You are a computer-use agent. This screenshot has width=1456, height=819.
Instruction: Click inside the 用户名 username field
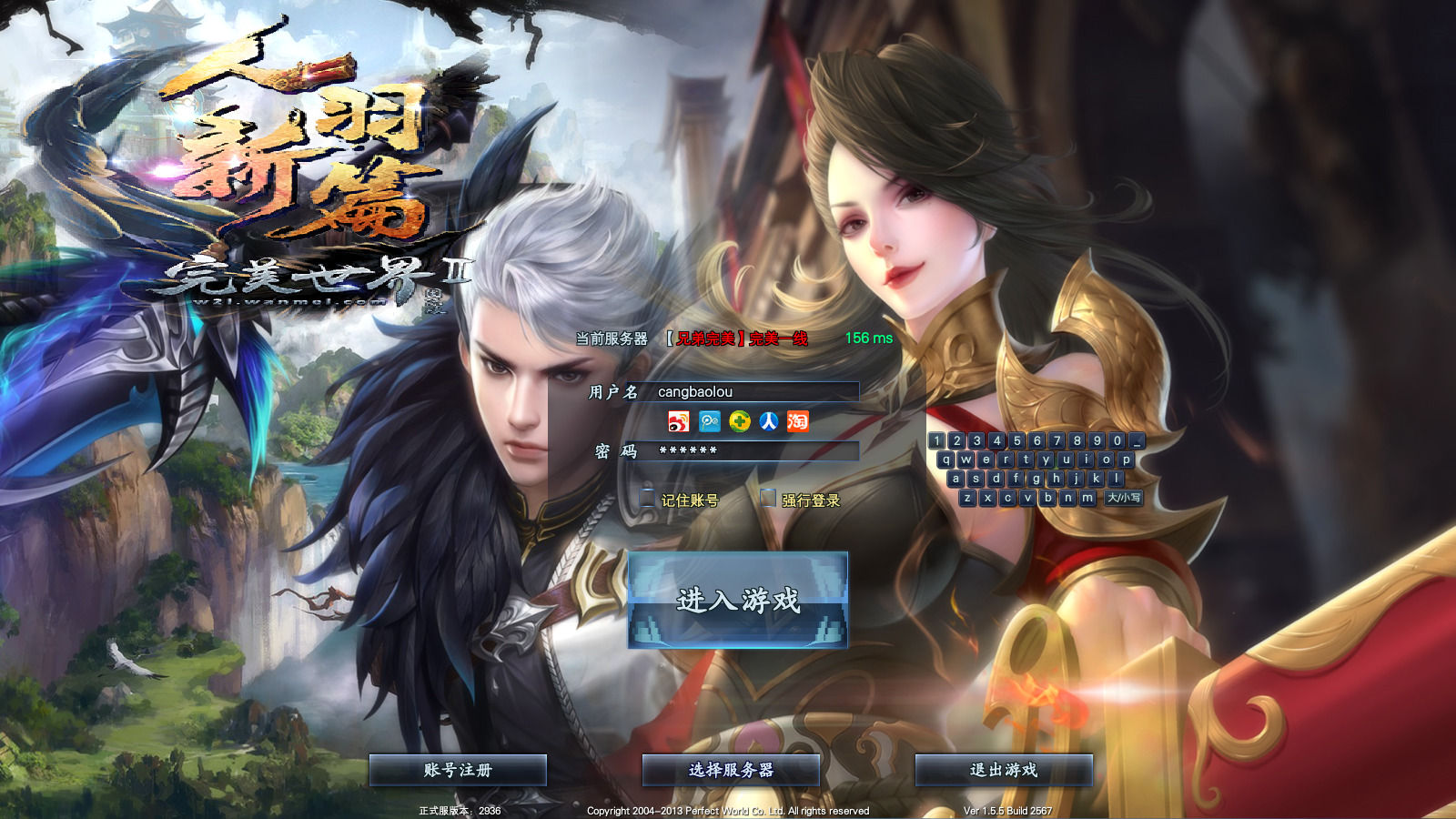click(x=755, y=392)
